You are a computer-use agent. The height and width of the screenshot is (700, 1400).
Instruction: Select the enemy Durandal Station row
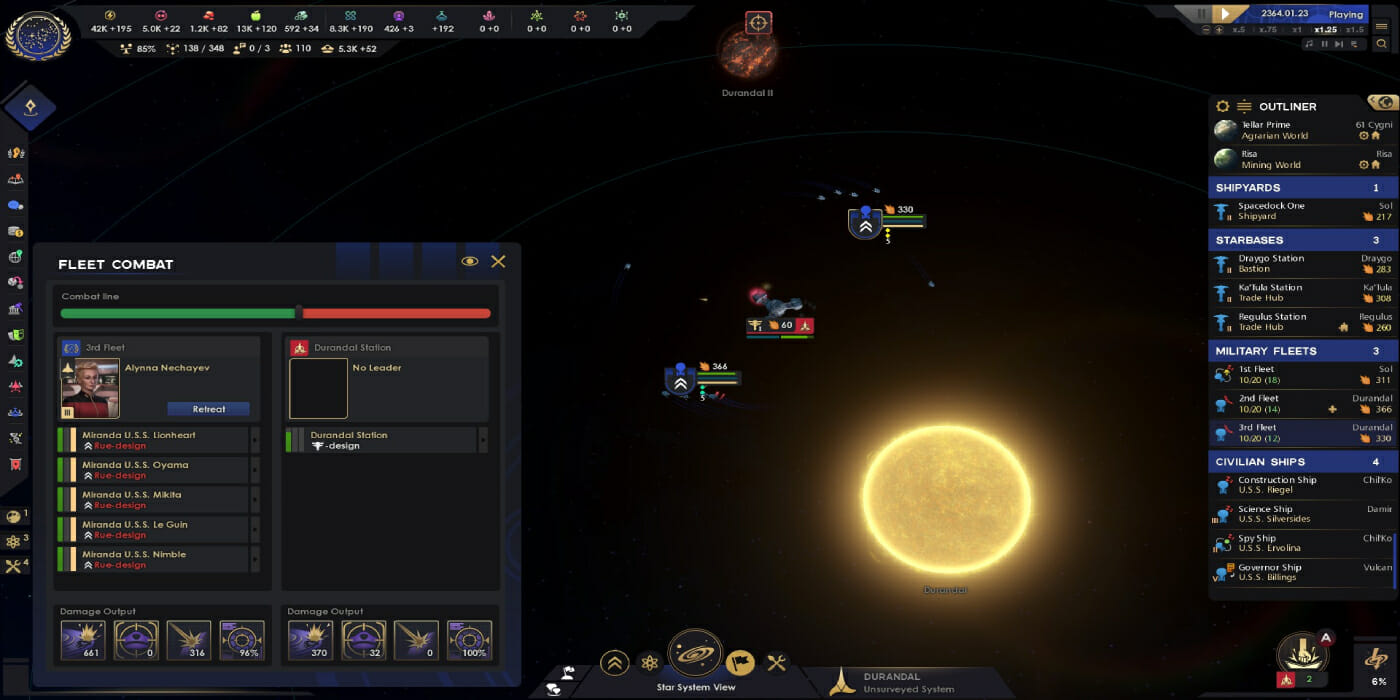coord(380,440)
